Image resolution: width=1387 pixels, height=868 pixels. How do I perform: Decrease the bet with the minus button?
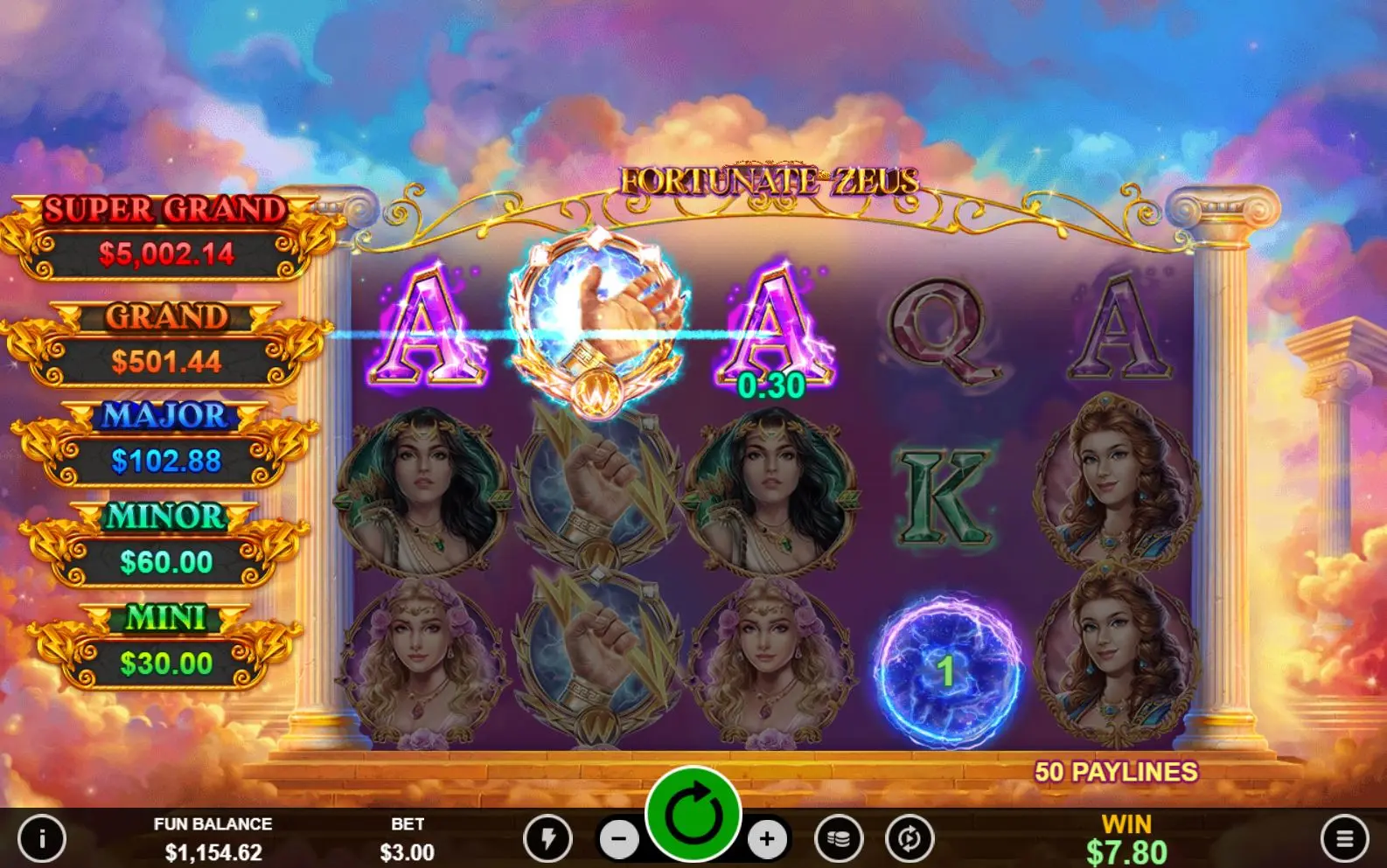coord(619,840)
